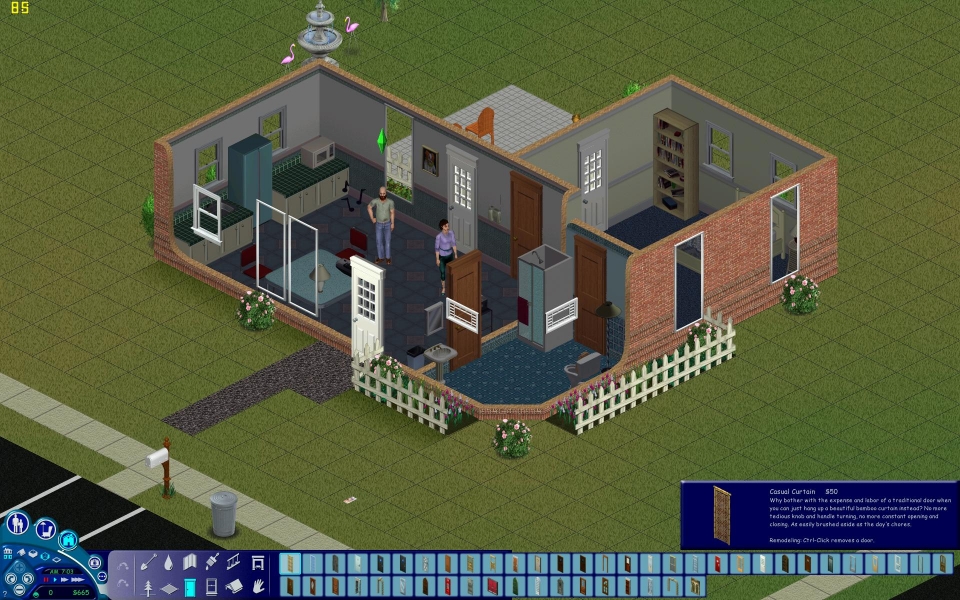This screenshot has width=960, height=600.
Task: Select the window tool
Action: point(212,586)
